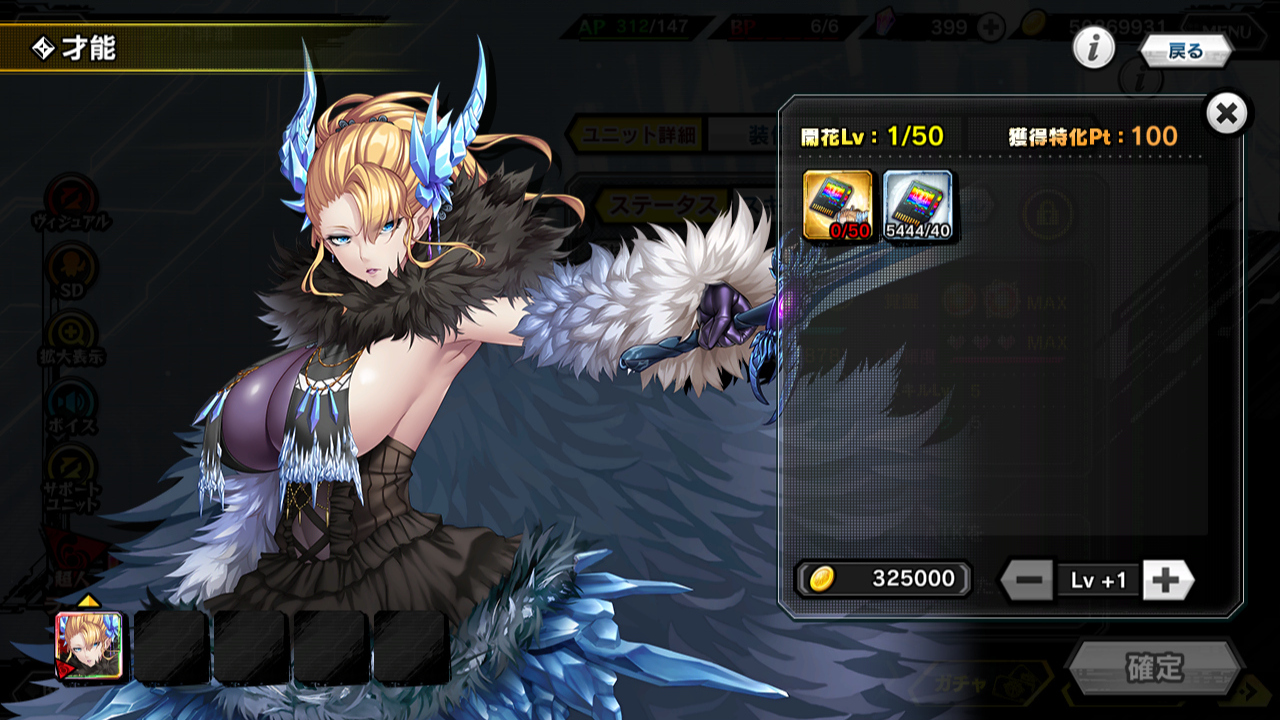Decrease level with the minus button
The image size is (1280, 720).
point(1027,579)
